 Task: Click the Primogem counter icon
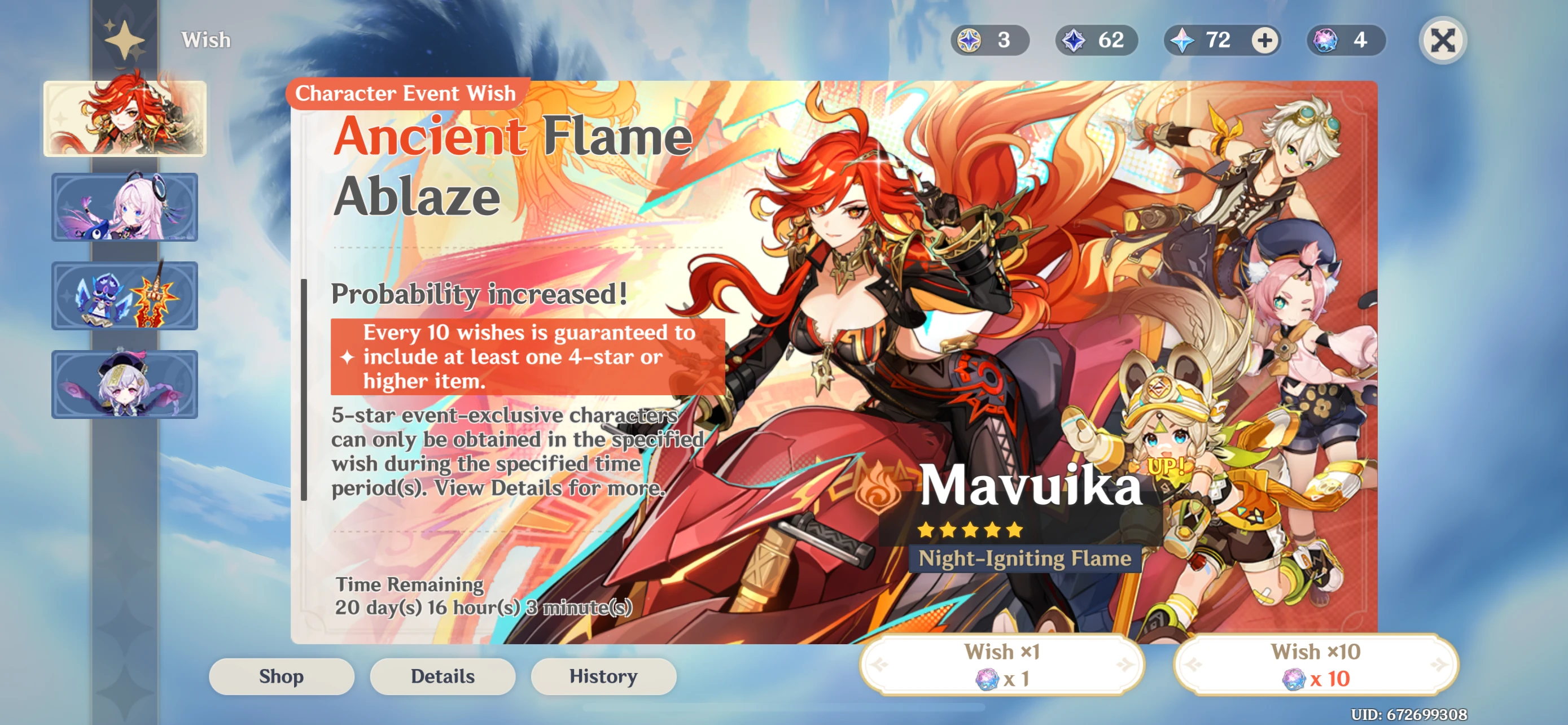[x=1182, y=41]
